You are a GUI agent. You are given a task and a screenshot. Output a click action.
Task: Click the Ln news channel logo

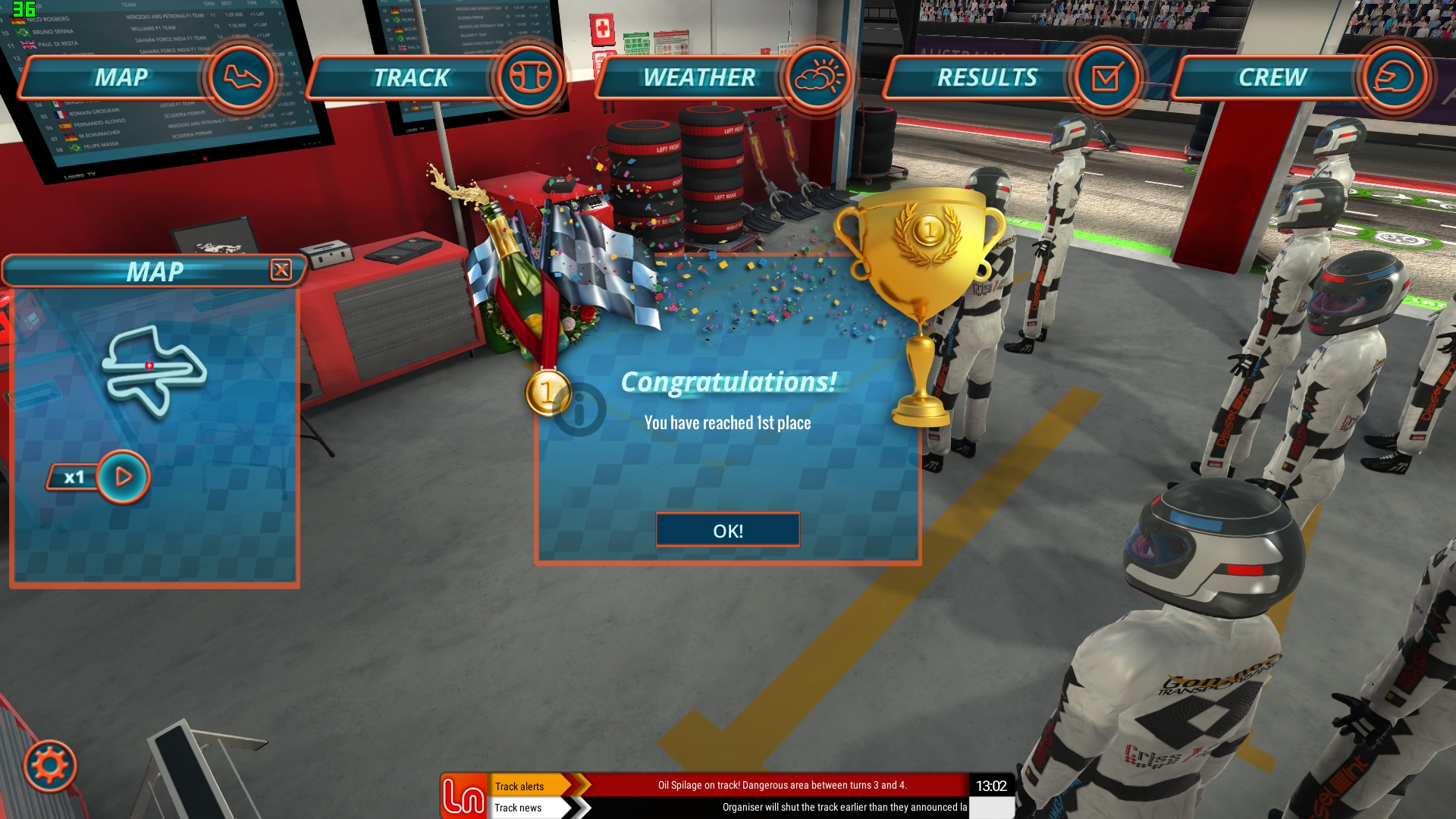coord(465,796)
